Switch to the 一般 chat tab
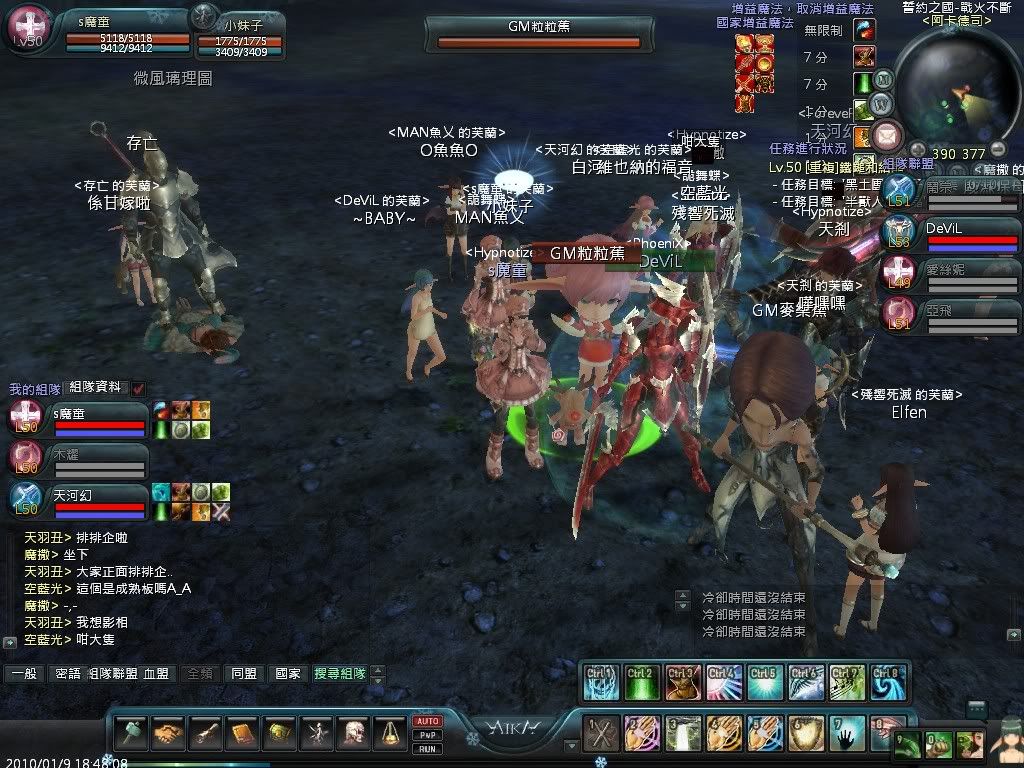The width and height of the screenshot is (1024, 768). pyautogui.click(x=24, y=674)
